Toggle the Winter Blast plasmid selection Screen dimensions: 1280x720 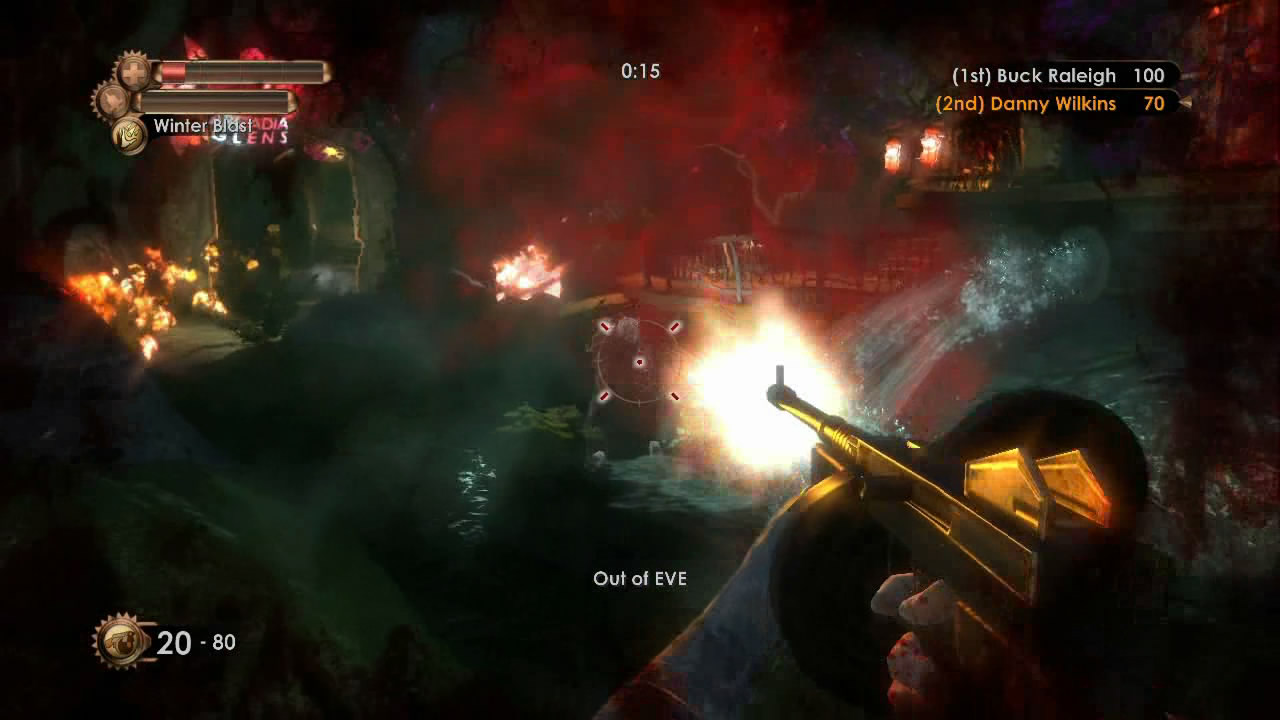pos(128,132)
